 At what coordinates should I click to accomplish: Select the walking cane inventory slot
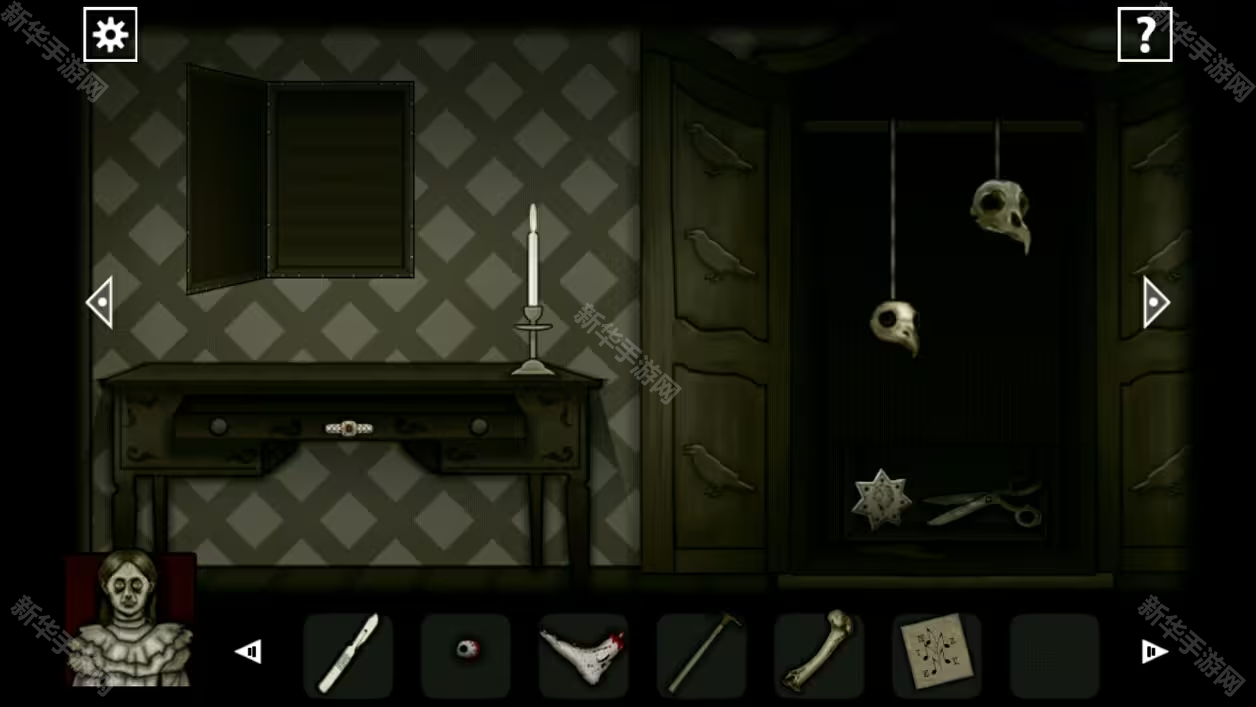click(x=701, y=654)
